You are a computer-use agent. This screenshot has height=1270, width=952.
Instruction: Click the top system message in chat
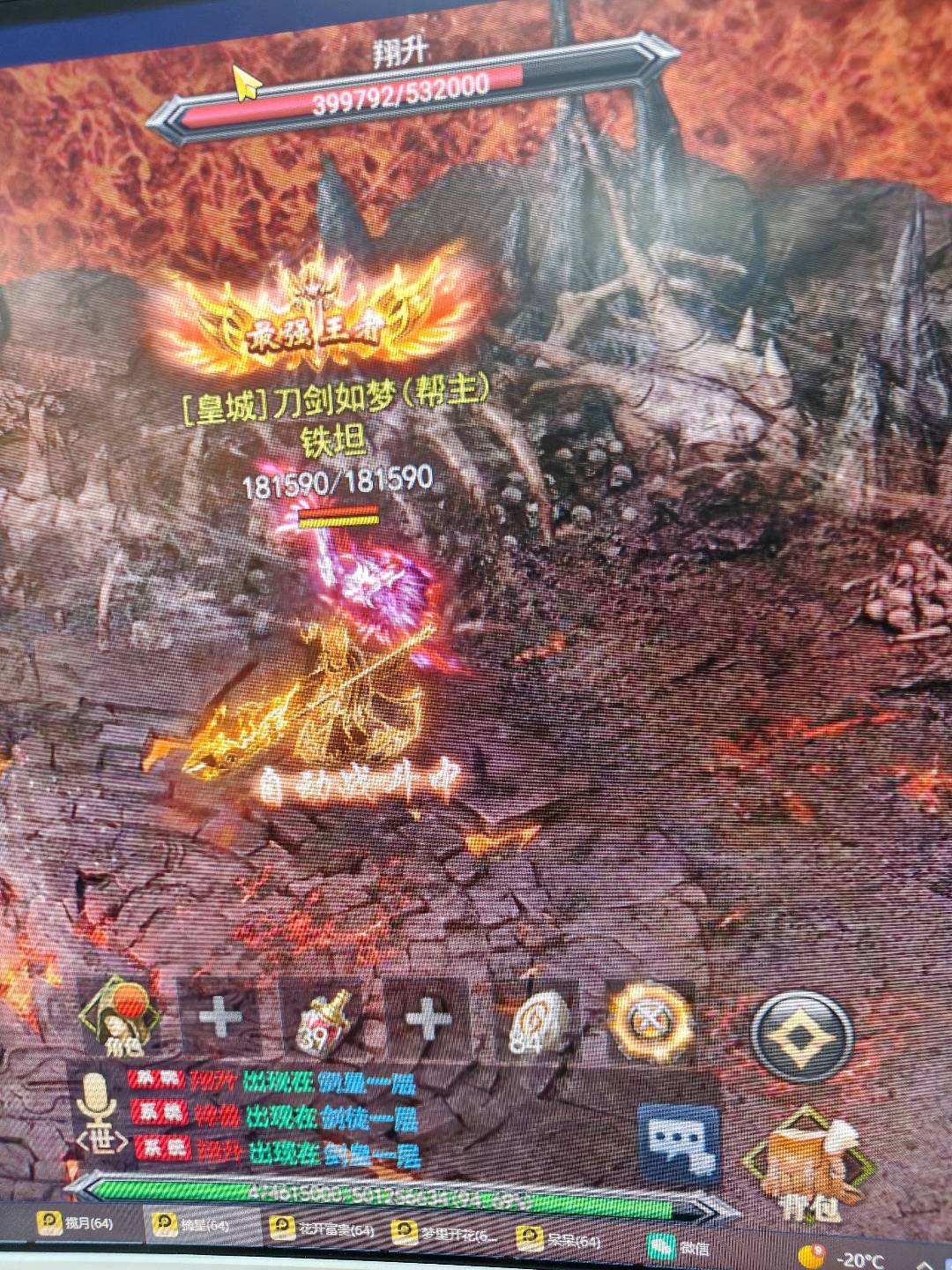point(271,1081)
